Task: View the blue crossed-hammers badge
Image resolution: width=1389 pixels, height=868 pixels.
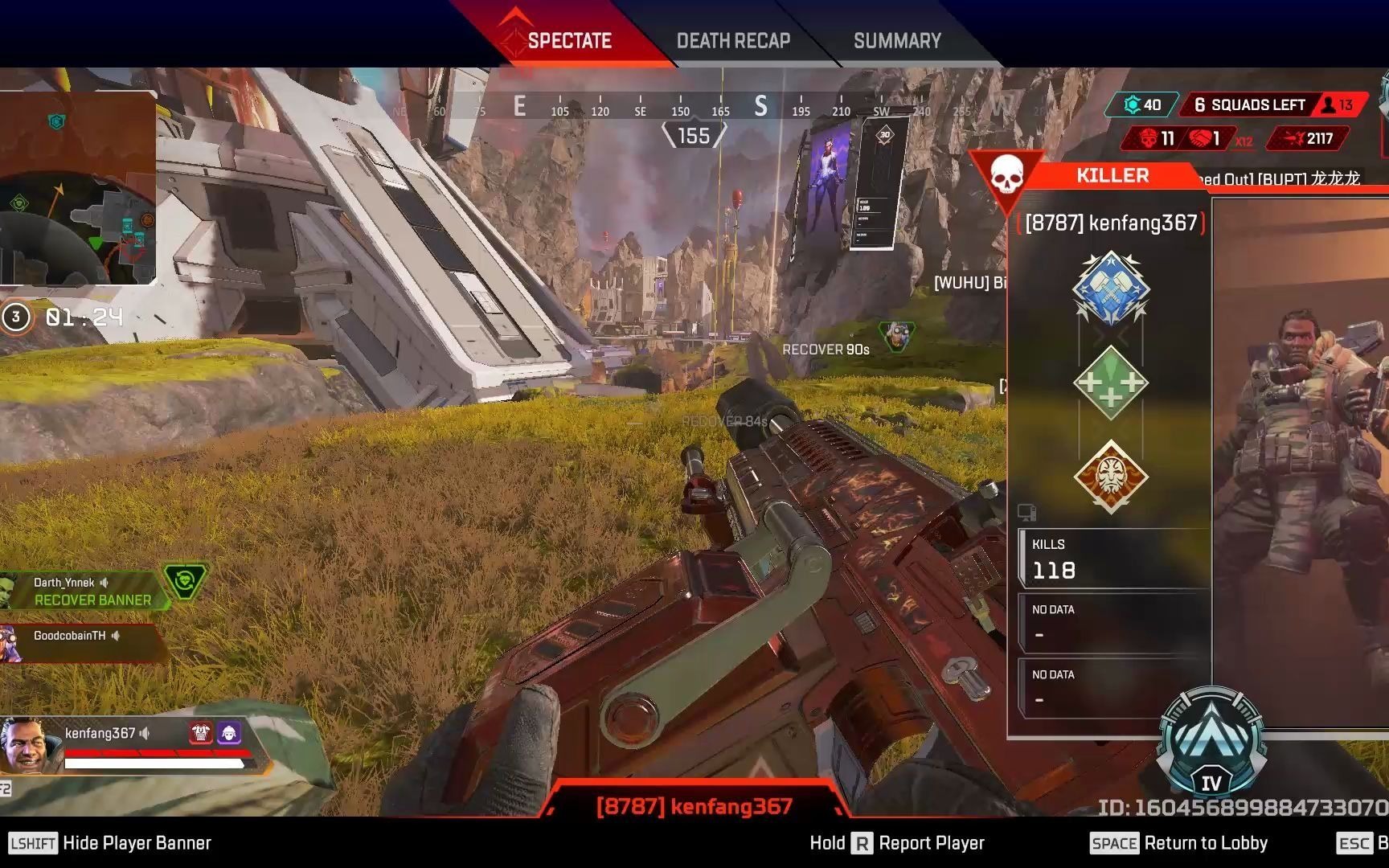Action: (x=1111, y=289)
